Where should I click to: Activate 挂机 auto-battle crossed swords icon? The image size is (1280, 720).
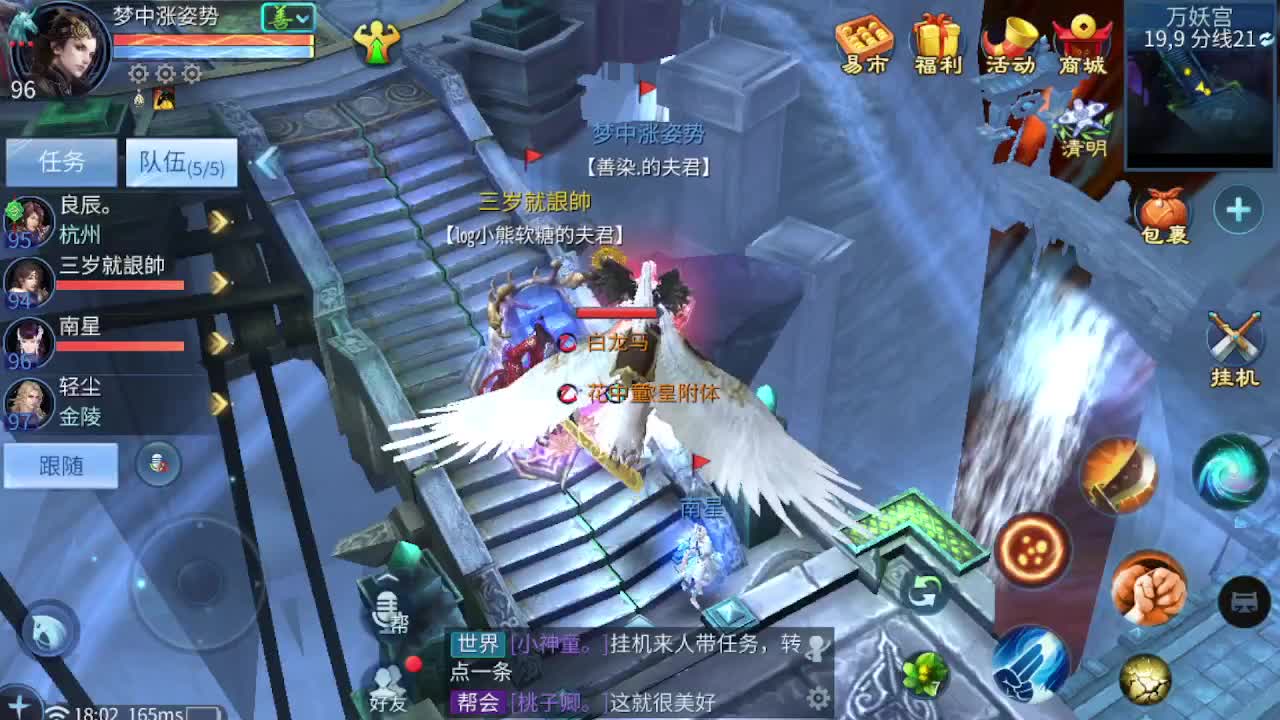(x=1234, y=340)
